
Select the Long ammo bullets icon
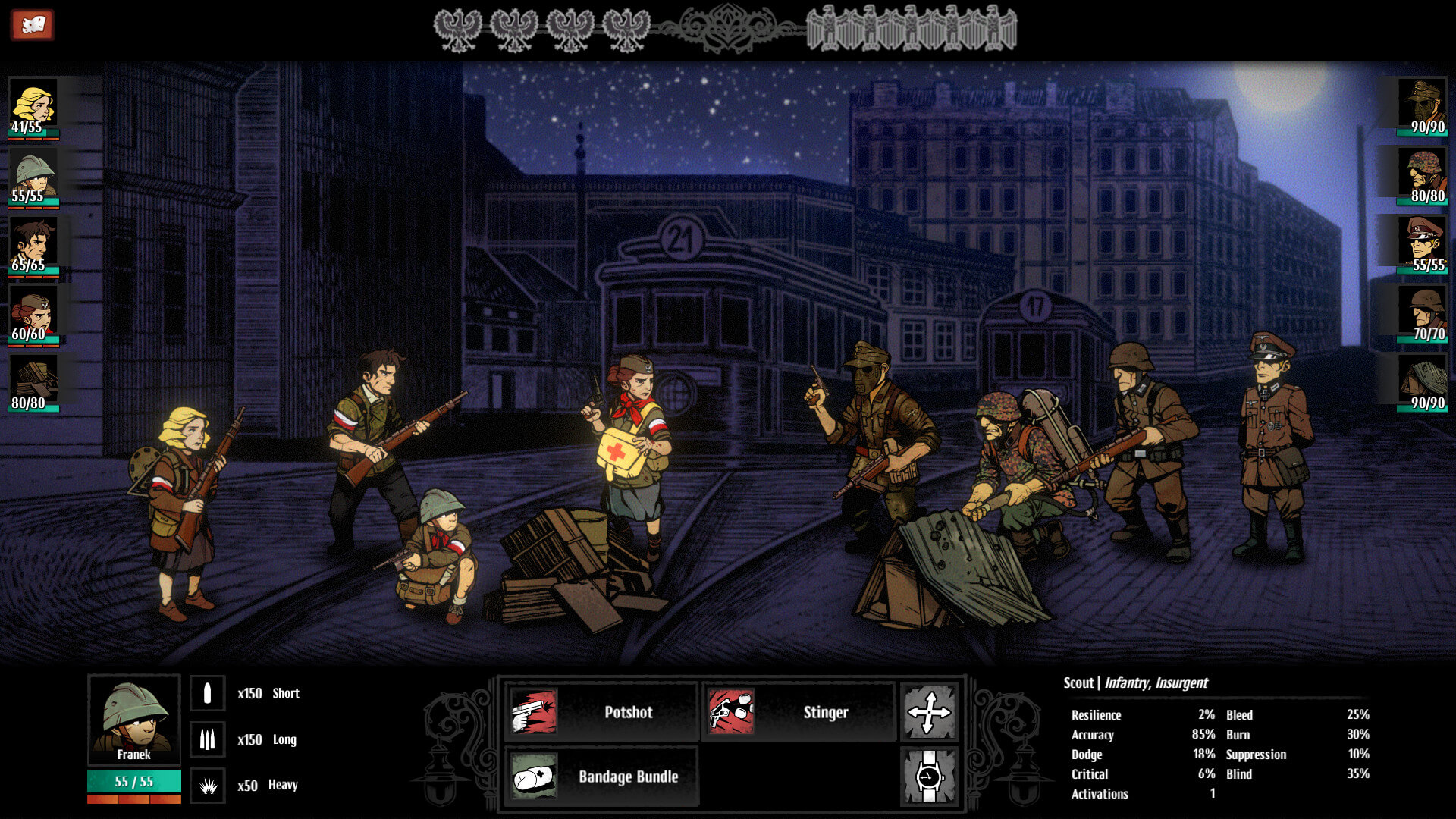pyautogui.click(x=207, y=739)
